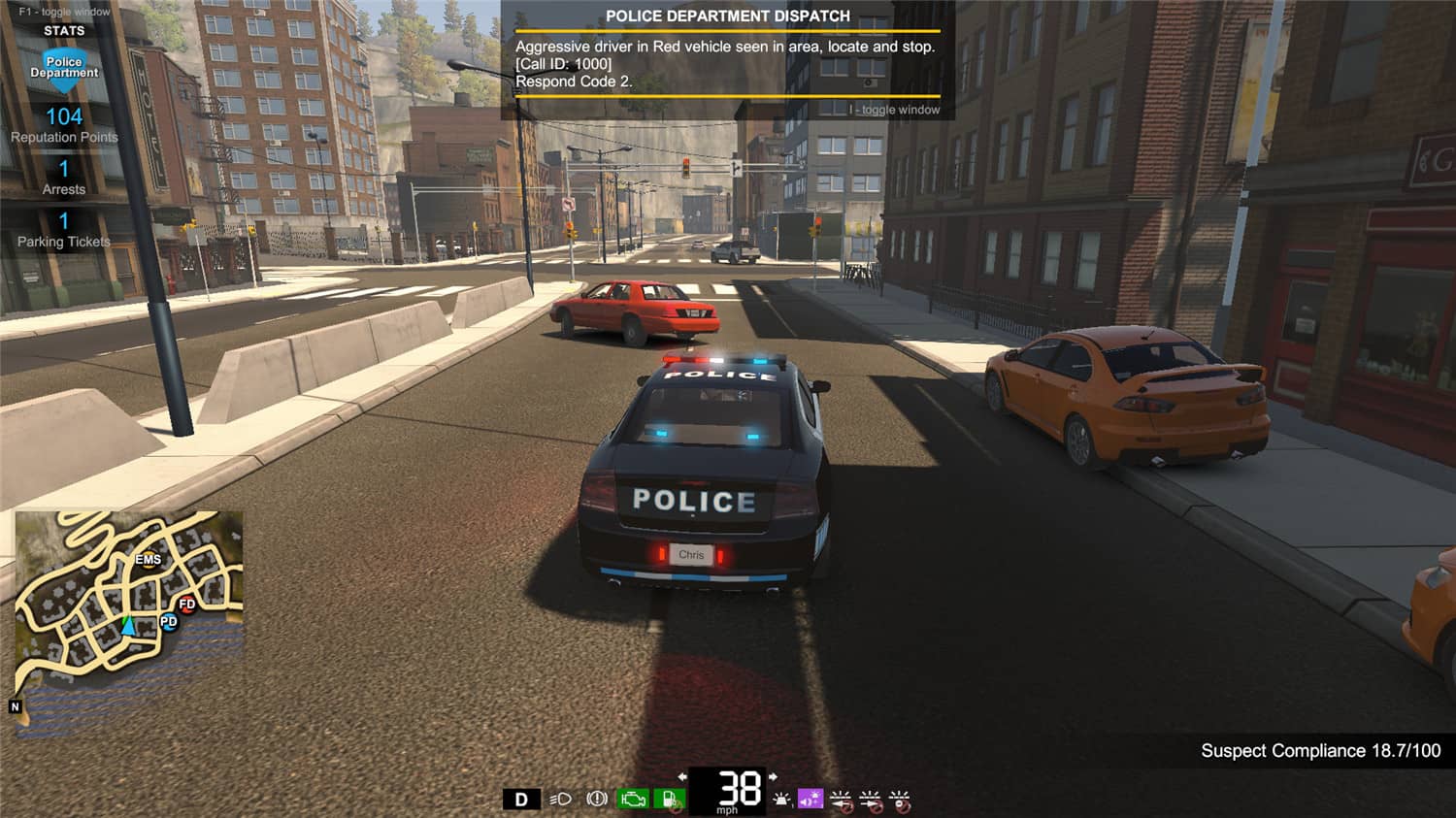Enable the right turn signal
Image resolution: width=1456 pixels, height=818 pixels.
coord(872,798)
